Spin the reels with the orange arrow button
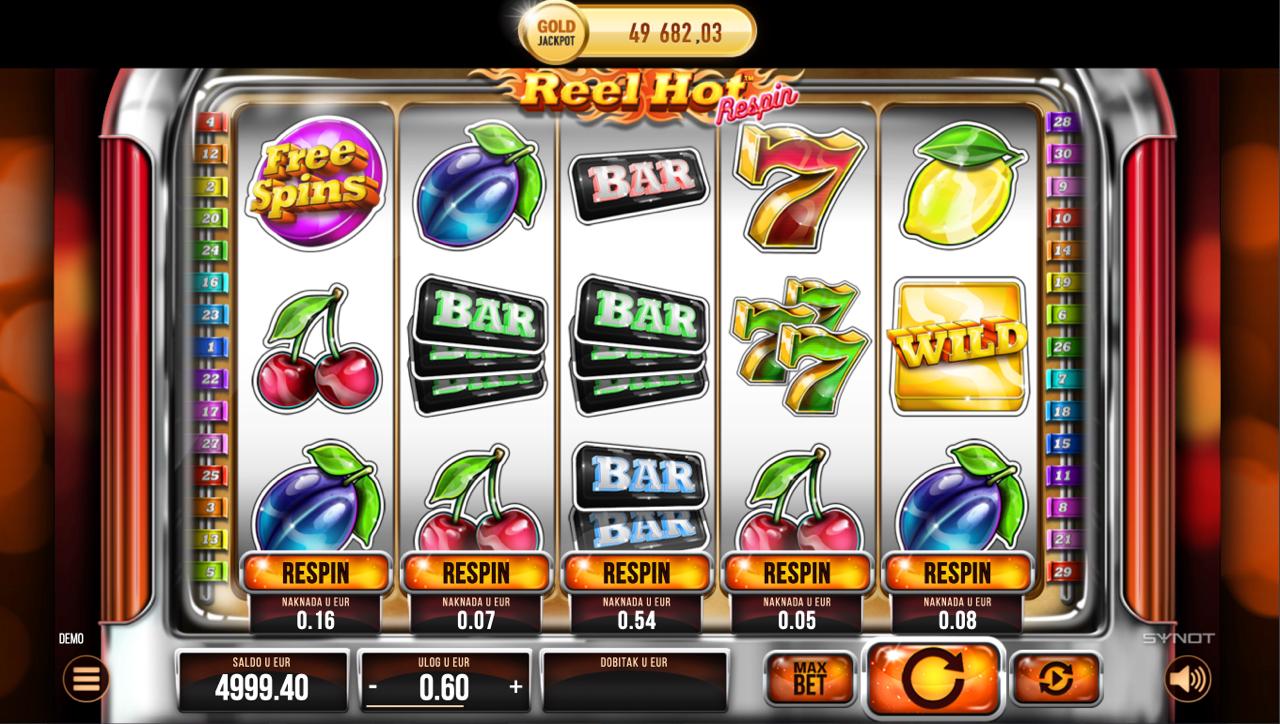 (x=933, y=679)
